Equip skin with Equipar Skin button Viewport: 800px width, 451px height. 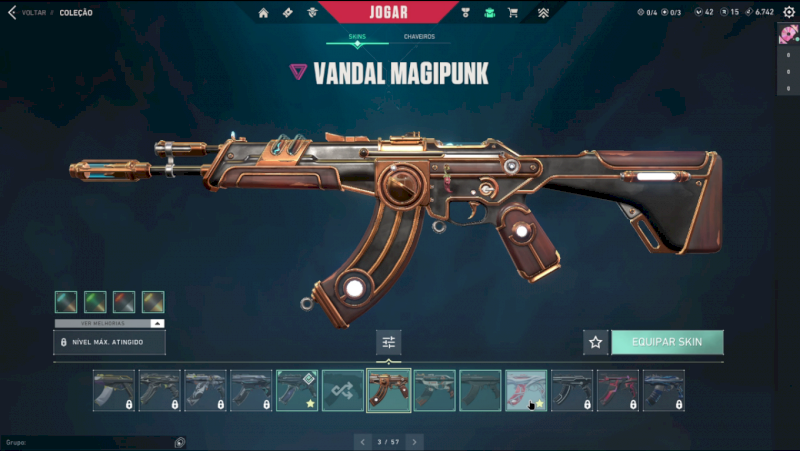pos(667,342)
